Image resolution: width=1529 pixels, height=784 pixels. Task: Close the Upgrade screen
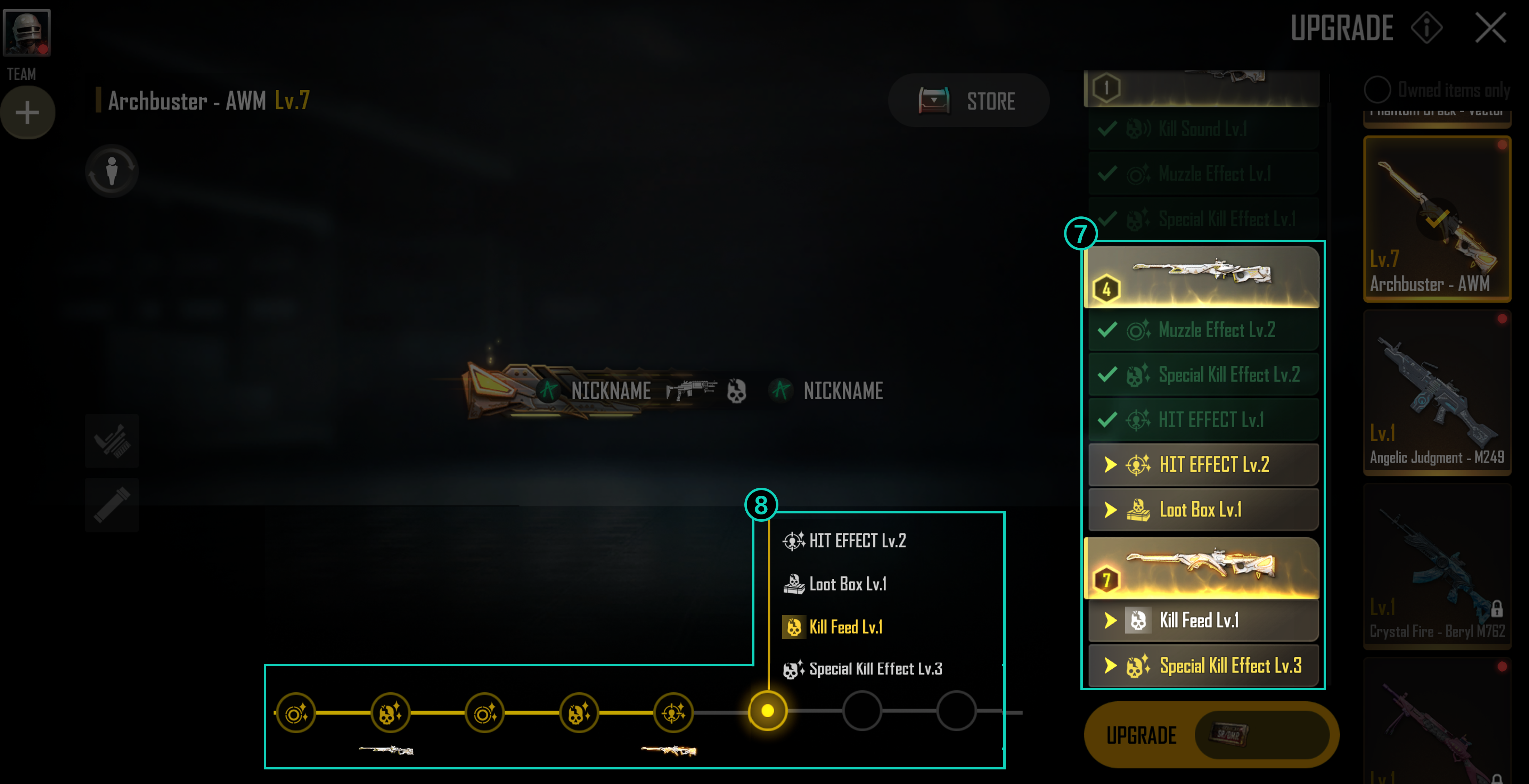(1490, 28)
